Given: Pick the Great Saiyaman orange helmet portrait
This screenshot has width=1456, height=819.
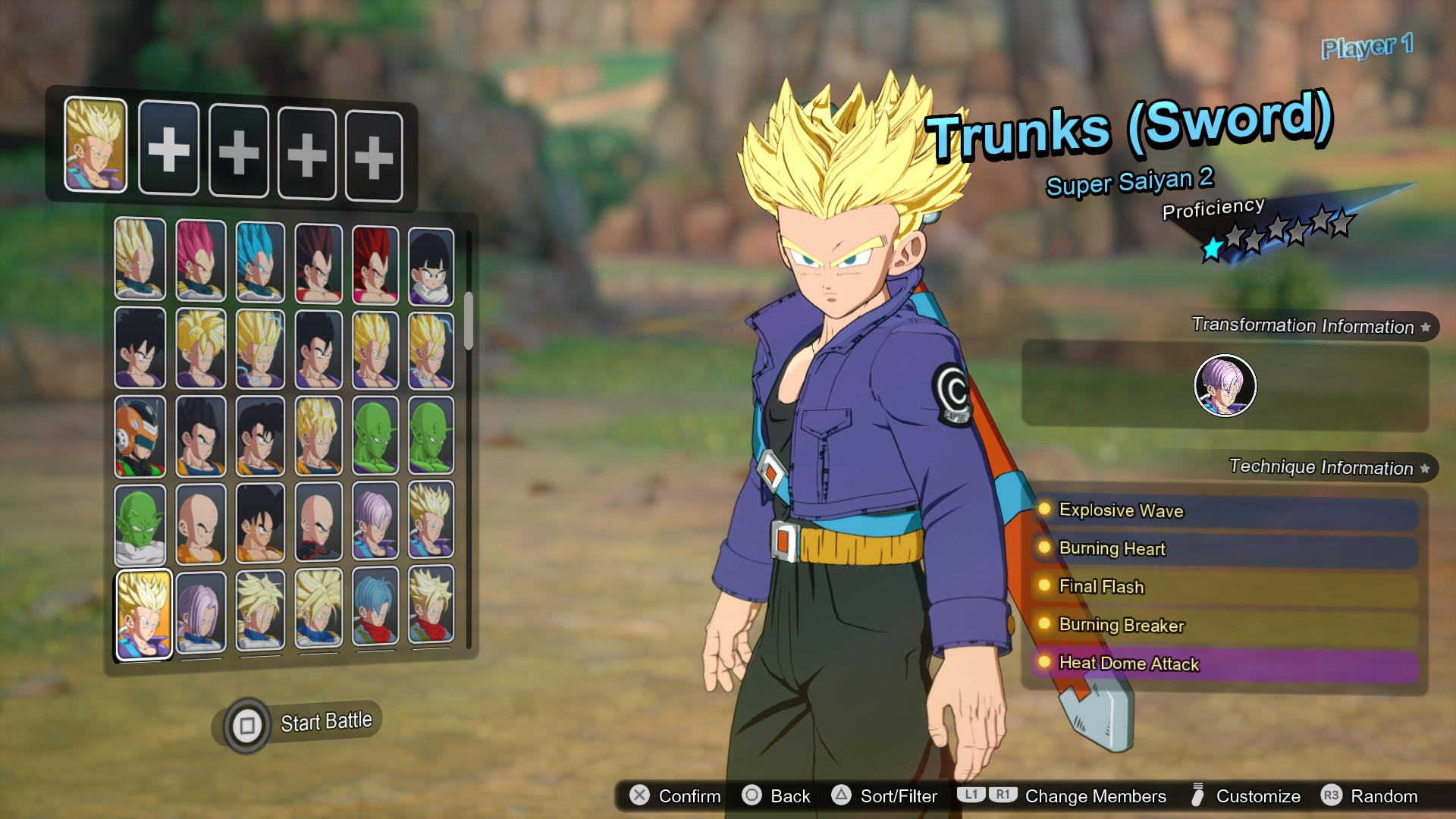Looking at the screenshot, I should pos(140,437).
